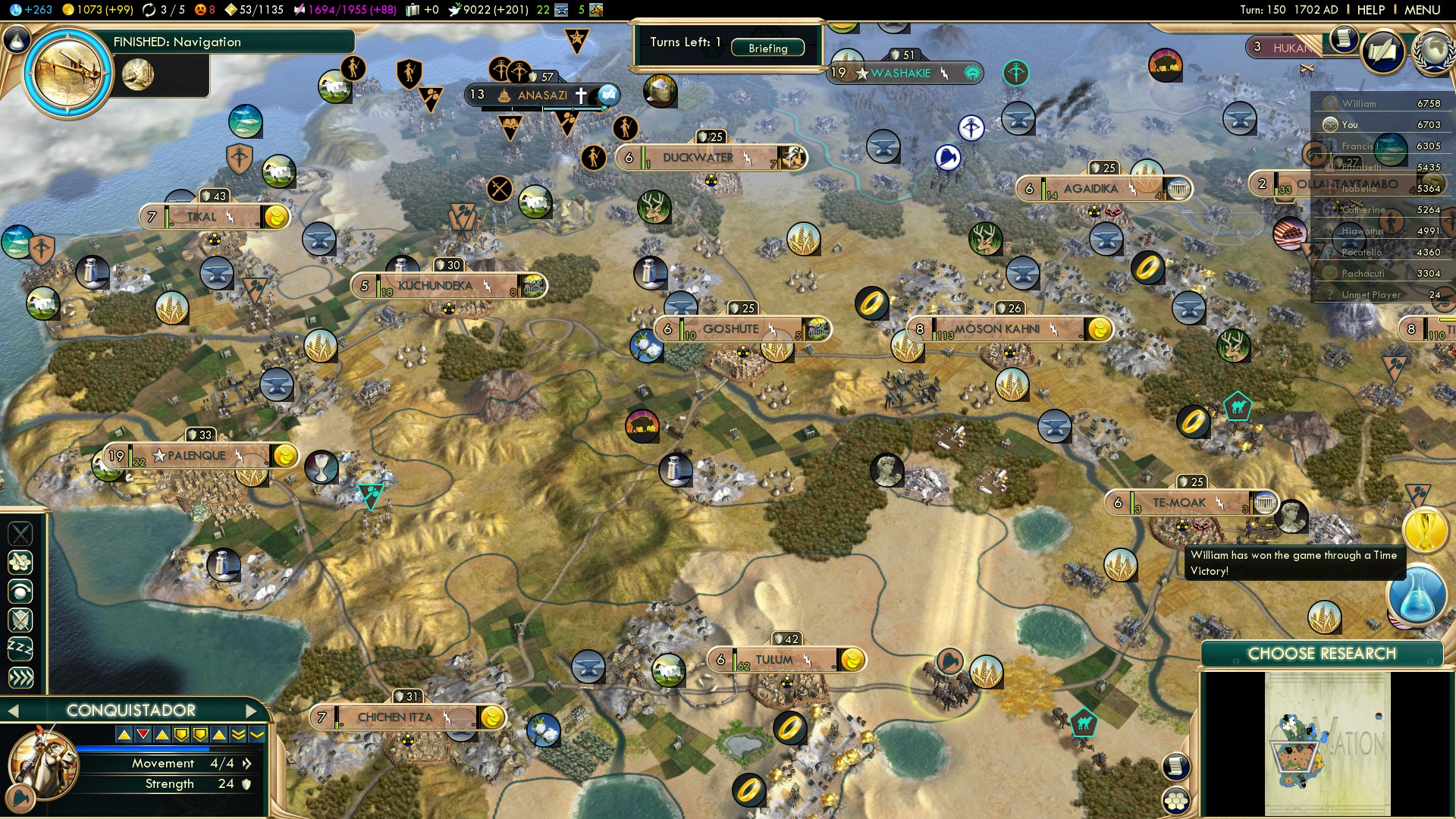1456x819 pixels.
Task: Select the previous unit arrow beside Conquistador
Action: 12,711
